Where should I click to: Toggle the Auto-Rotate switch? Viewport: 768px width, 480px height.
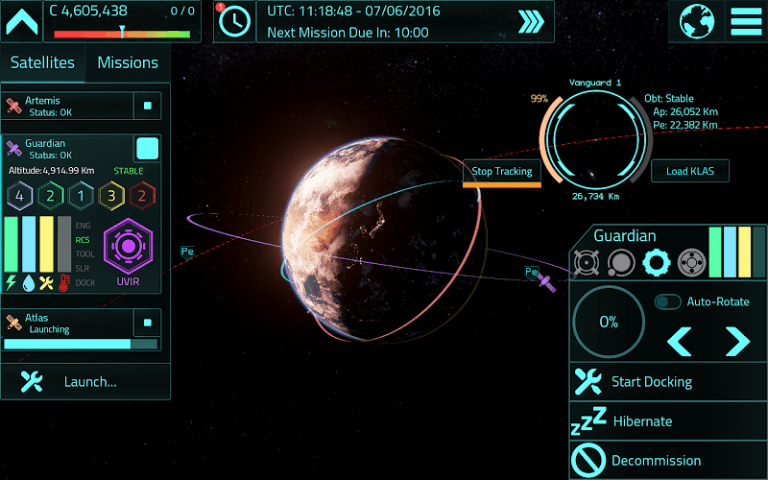[x=668, y=302]
